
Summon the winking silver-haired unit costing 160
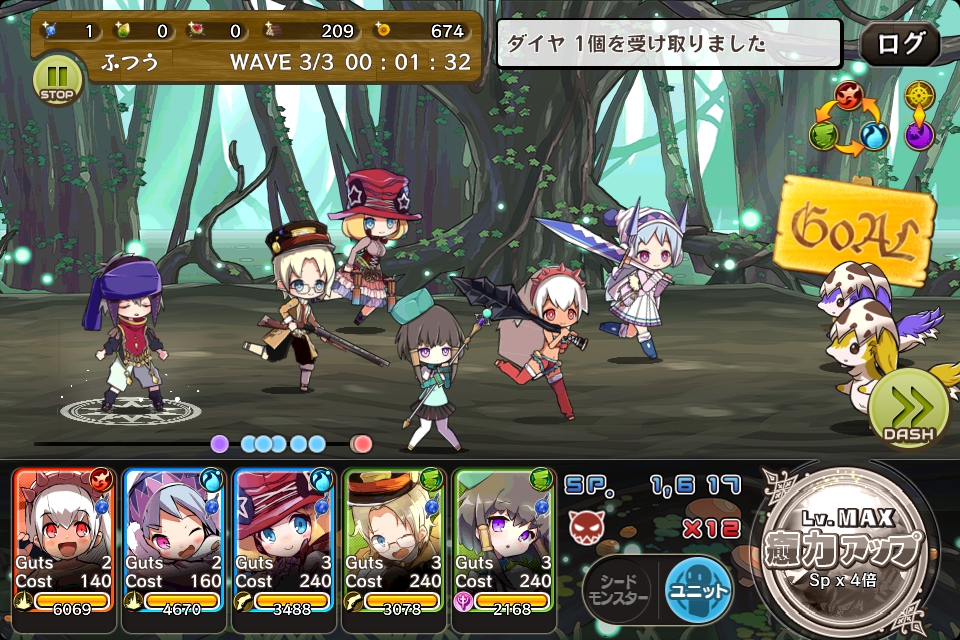coord(175,540)
